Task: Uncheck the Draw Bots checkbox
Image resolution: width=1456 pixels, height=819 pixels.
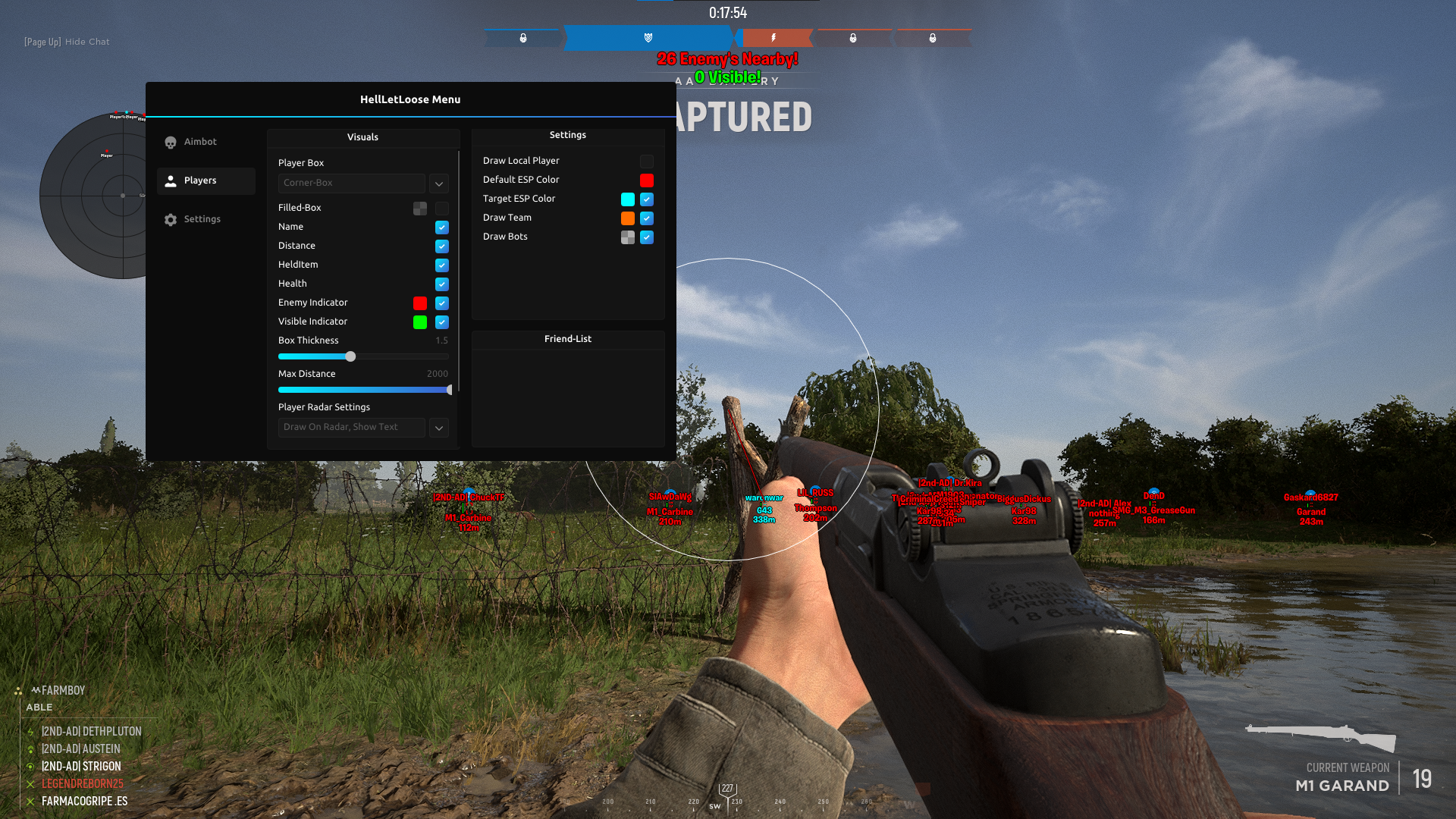Action: (647, 237)
